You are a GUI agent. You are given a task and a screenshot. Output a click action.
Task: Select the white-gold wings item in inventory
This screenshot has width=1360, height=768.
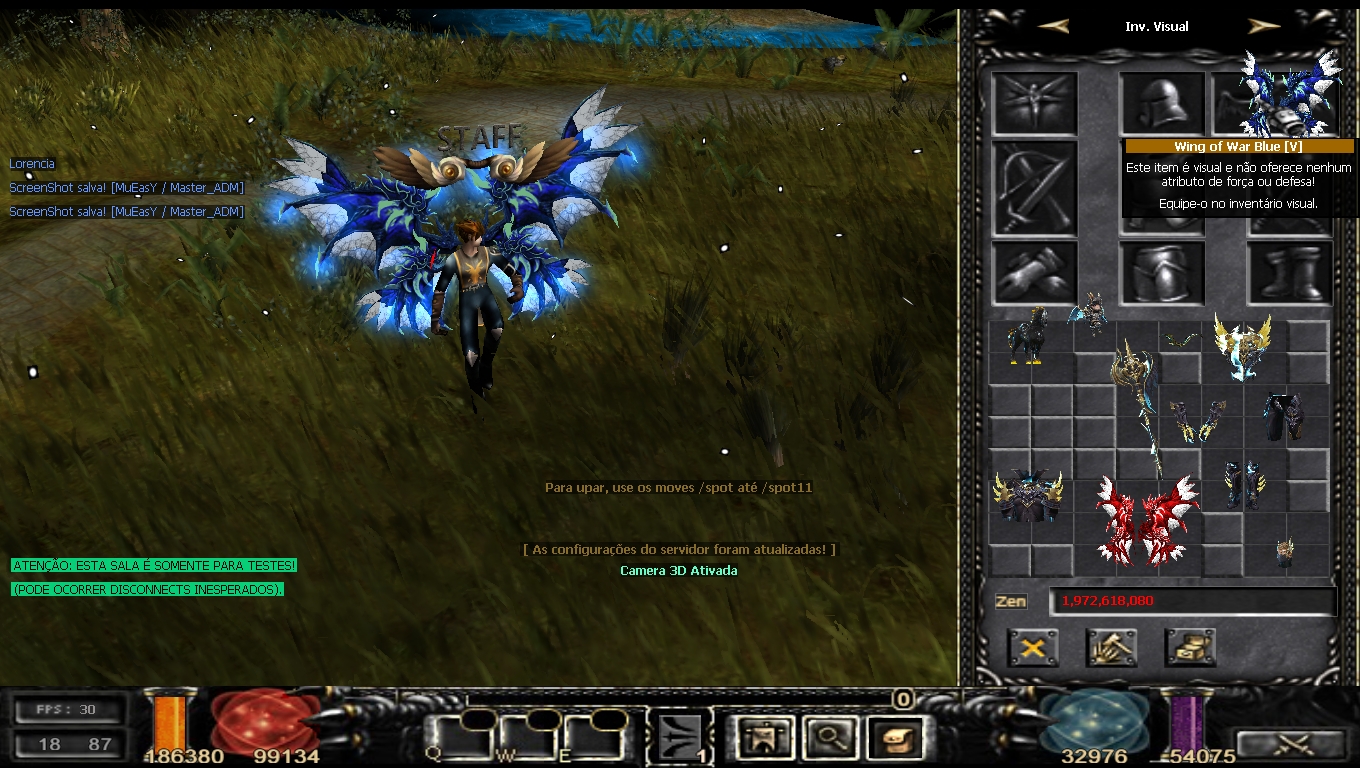[x=1242, y=346]
